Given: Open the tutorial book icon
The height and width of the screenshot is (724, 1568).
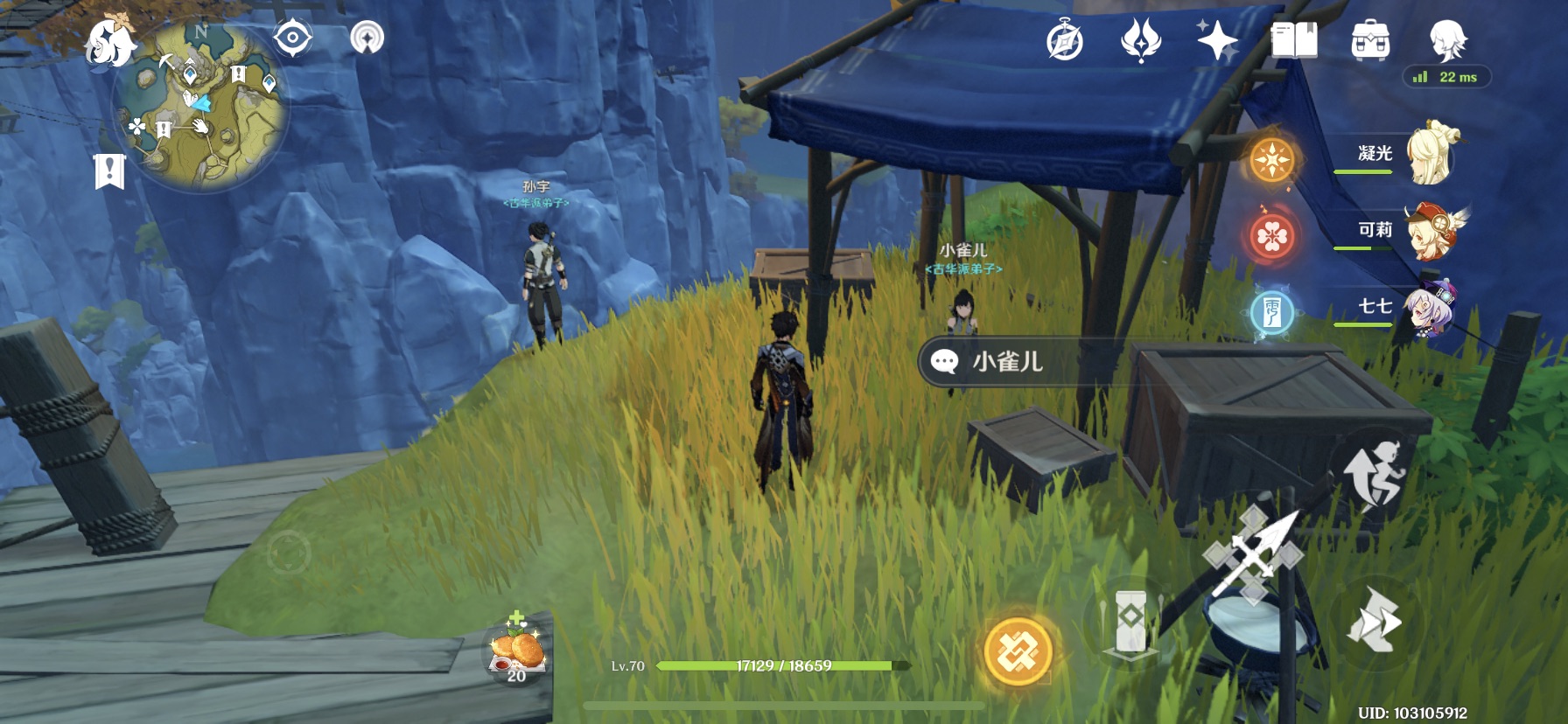Looking at the screenshot, I should pos(1293,40).
